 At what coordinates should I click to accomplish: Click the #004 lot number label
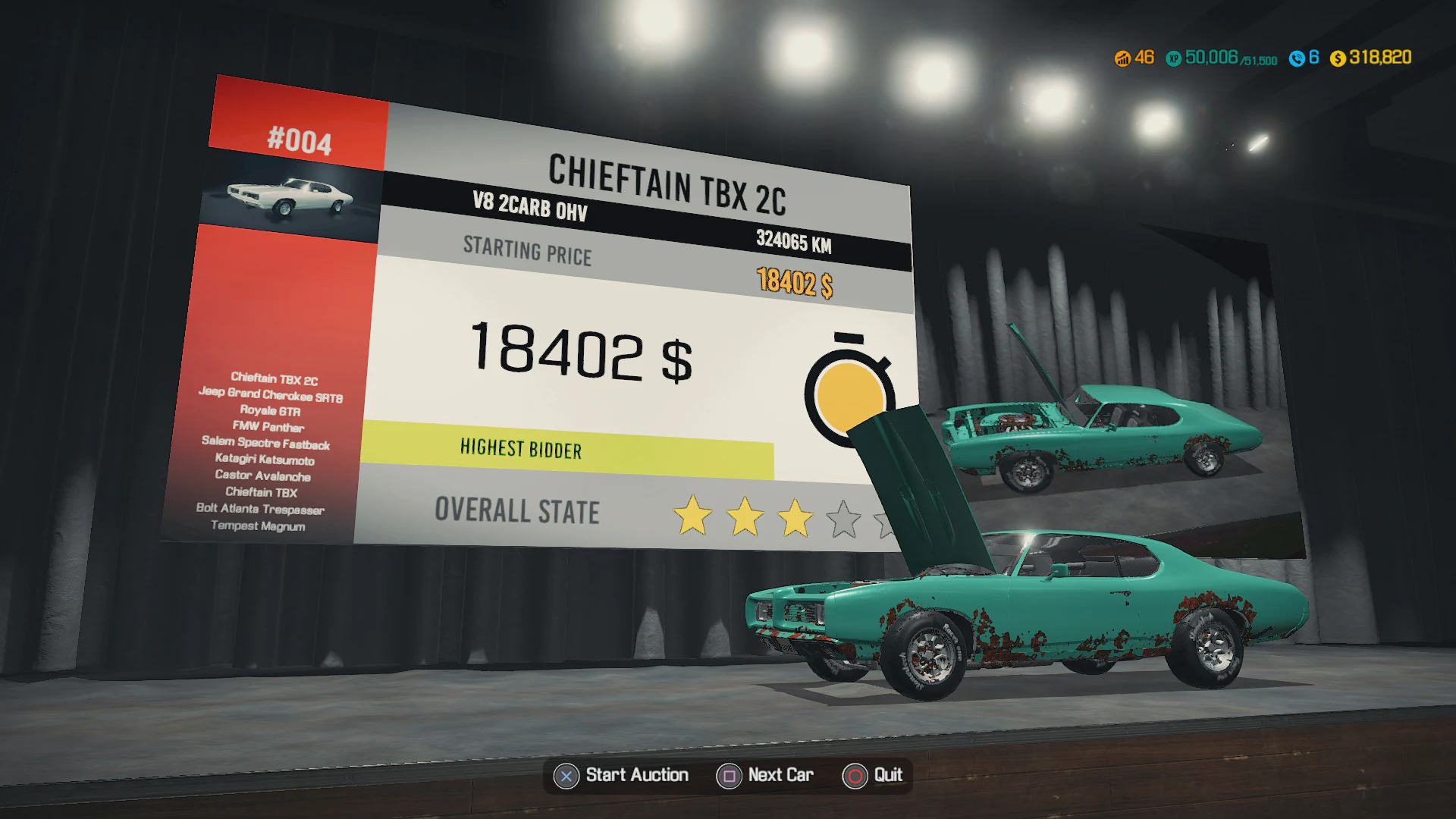(300, 140)
